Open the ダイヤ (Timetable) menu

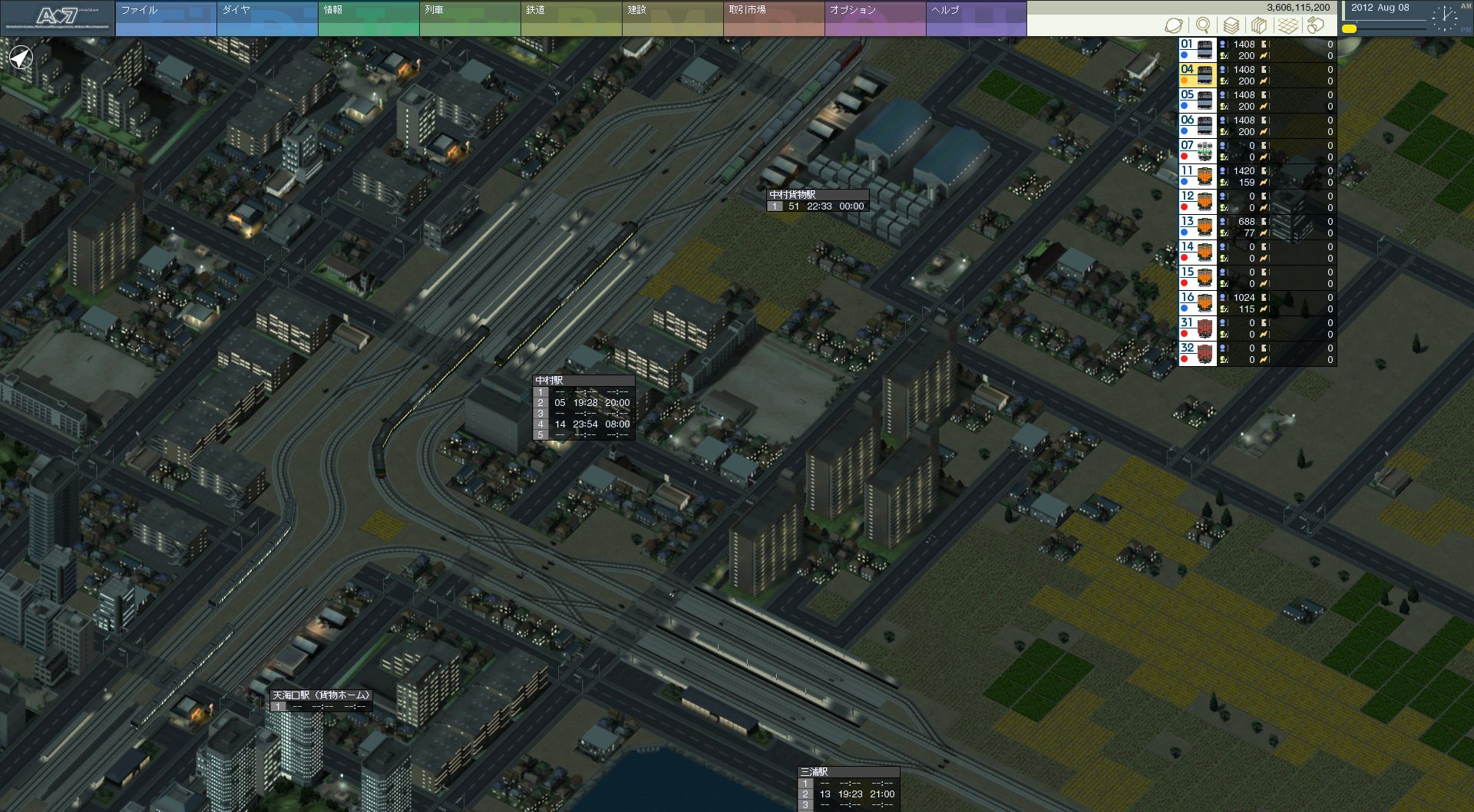point(266,18)
